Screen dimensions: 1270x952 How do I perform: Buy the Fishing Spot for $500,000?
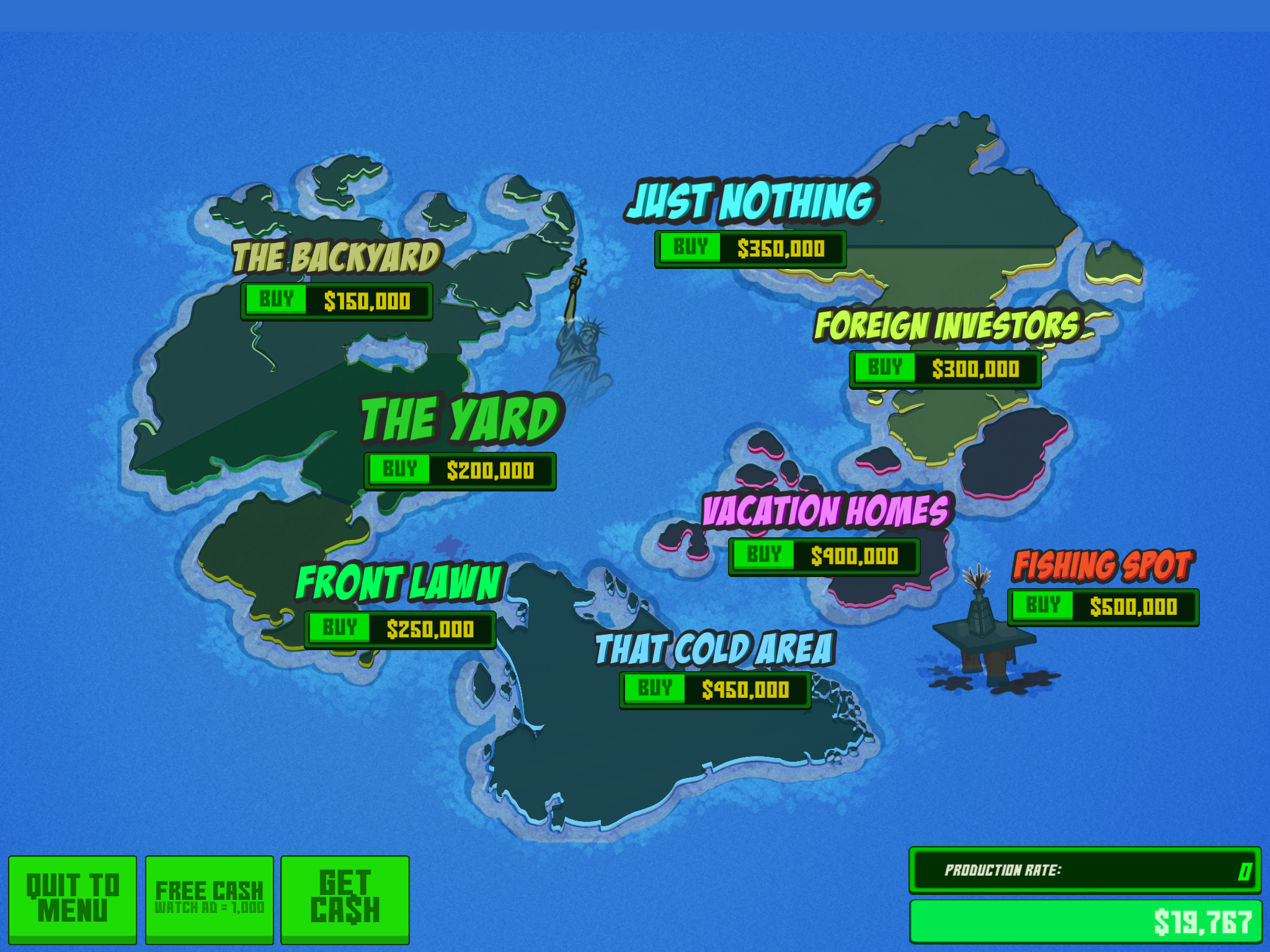click(1042, 606)
